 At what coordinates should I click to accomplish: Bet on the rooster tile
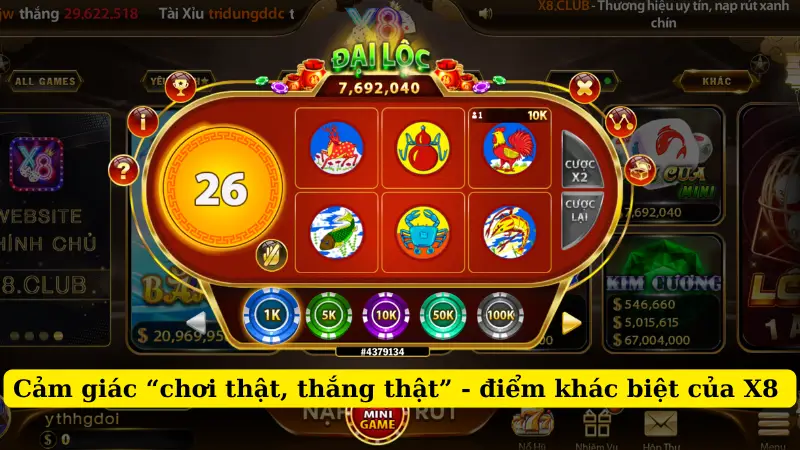click(x=509, y=147)
